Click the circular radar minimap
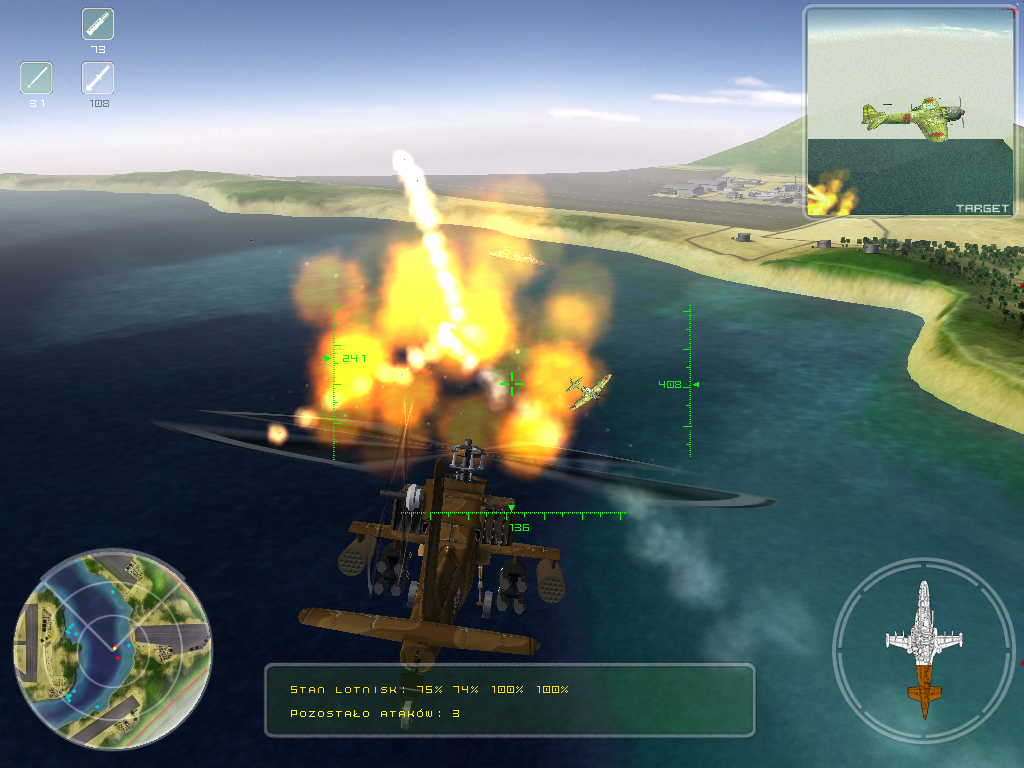 (112, 648)
